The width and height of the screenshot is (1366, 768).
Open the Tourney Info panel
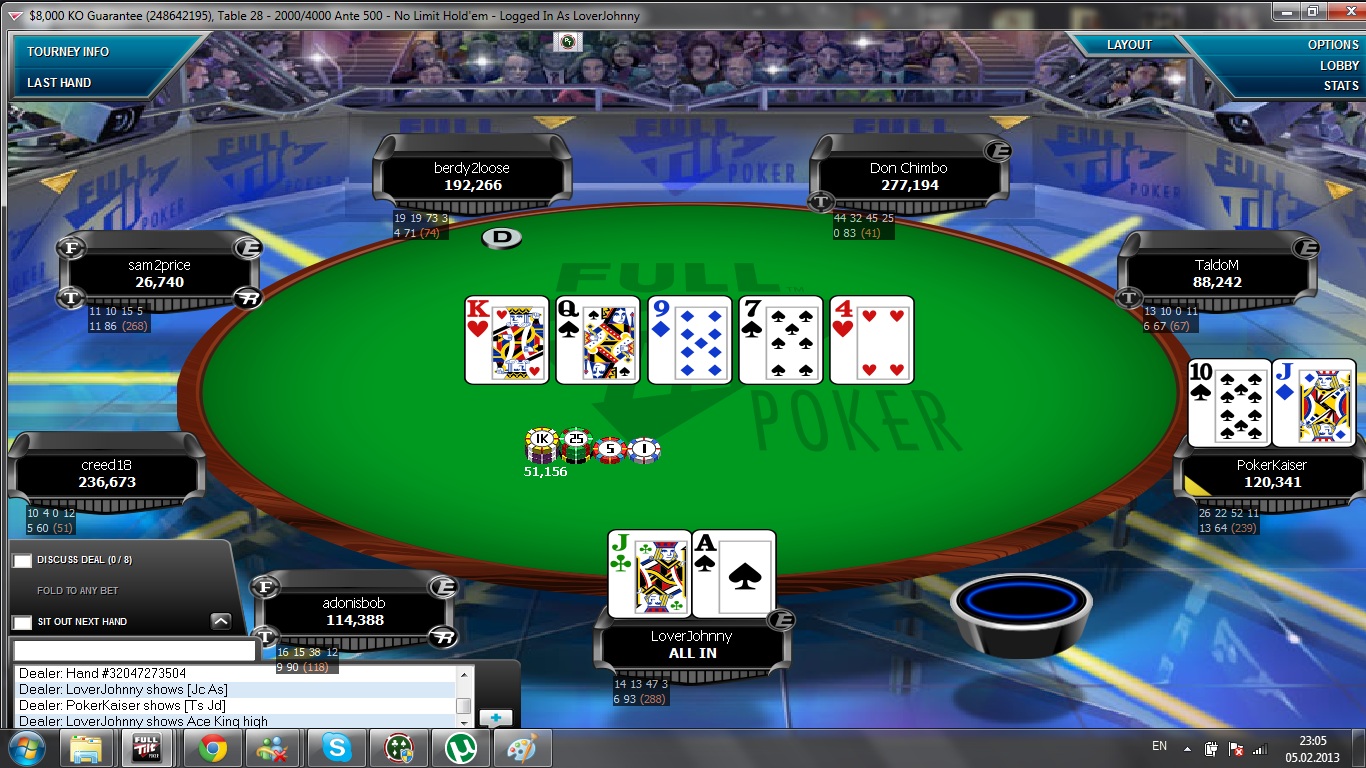(68, 51)
